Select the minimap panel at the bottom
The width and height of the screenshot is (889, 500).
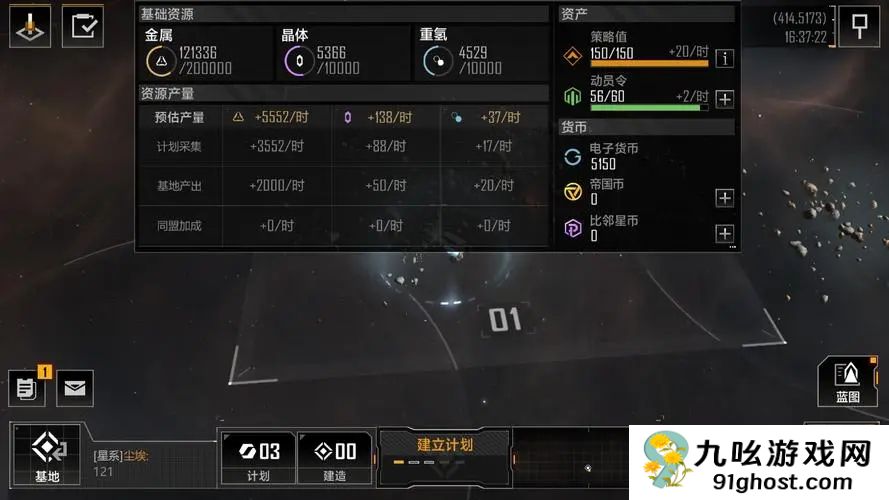(570, 463)
